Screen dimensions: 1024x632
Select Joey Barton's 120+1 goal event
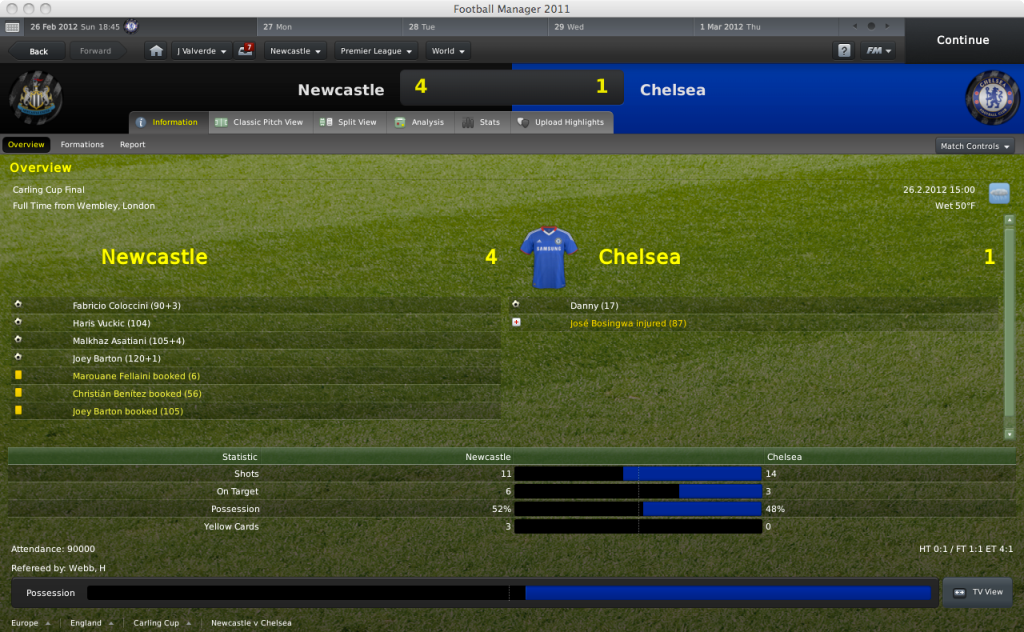tap(116, 358)
